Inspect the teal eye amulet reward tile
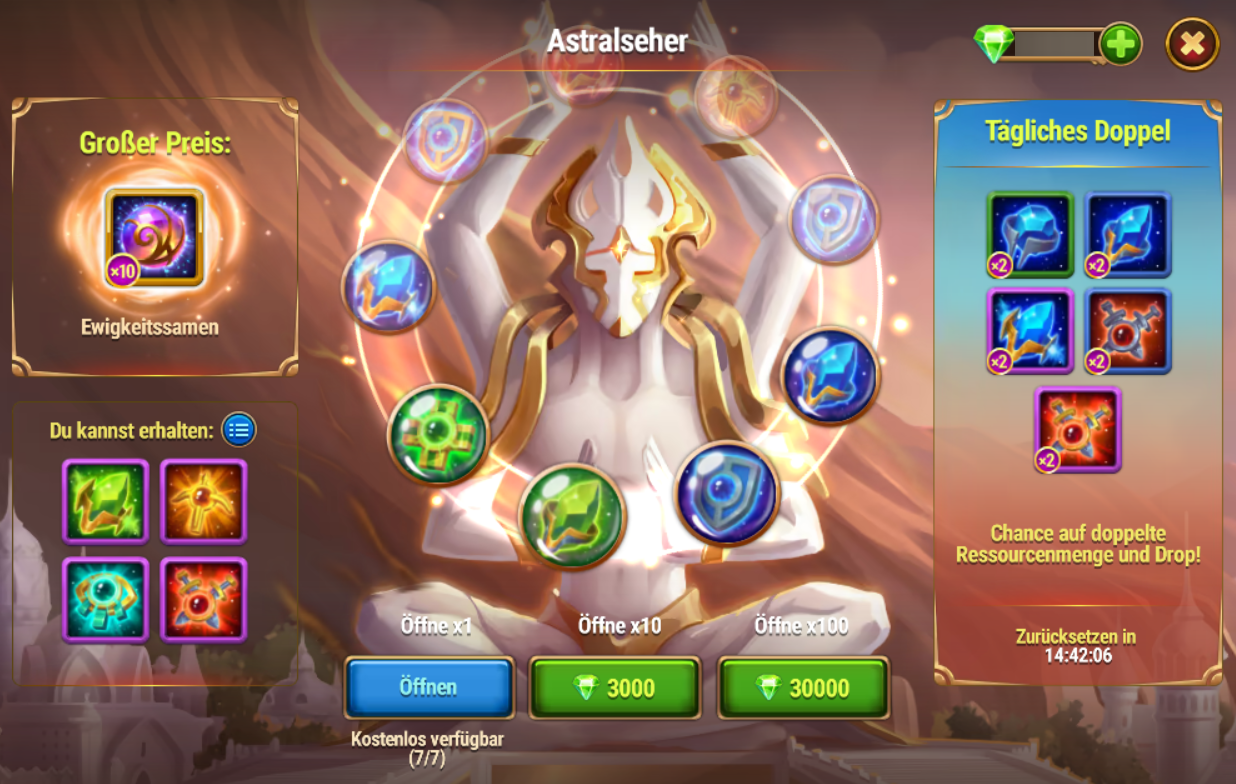Screen dimensions: 1236x784 [105, 598]
